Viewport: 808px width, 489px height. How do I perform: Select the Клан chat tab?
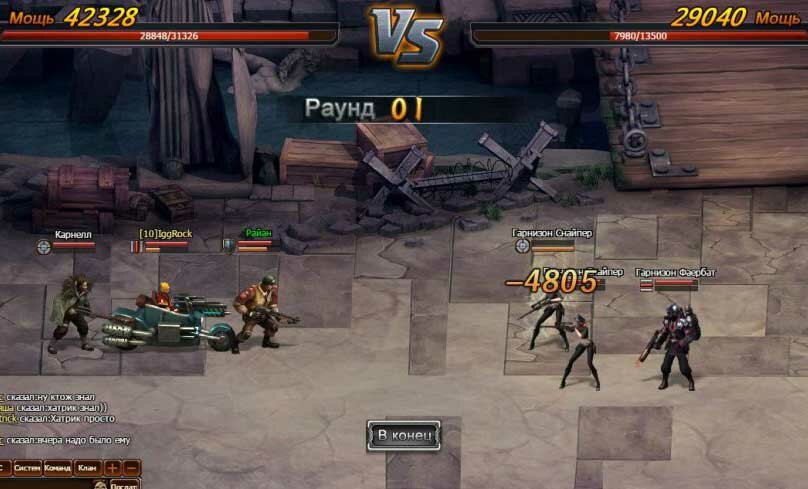88,467
